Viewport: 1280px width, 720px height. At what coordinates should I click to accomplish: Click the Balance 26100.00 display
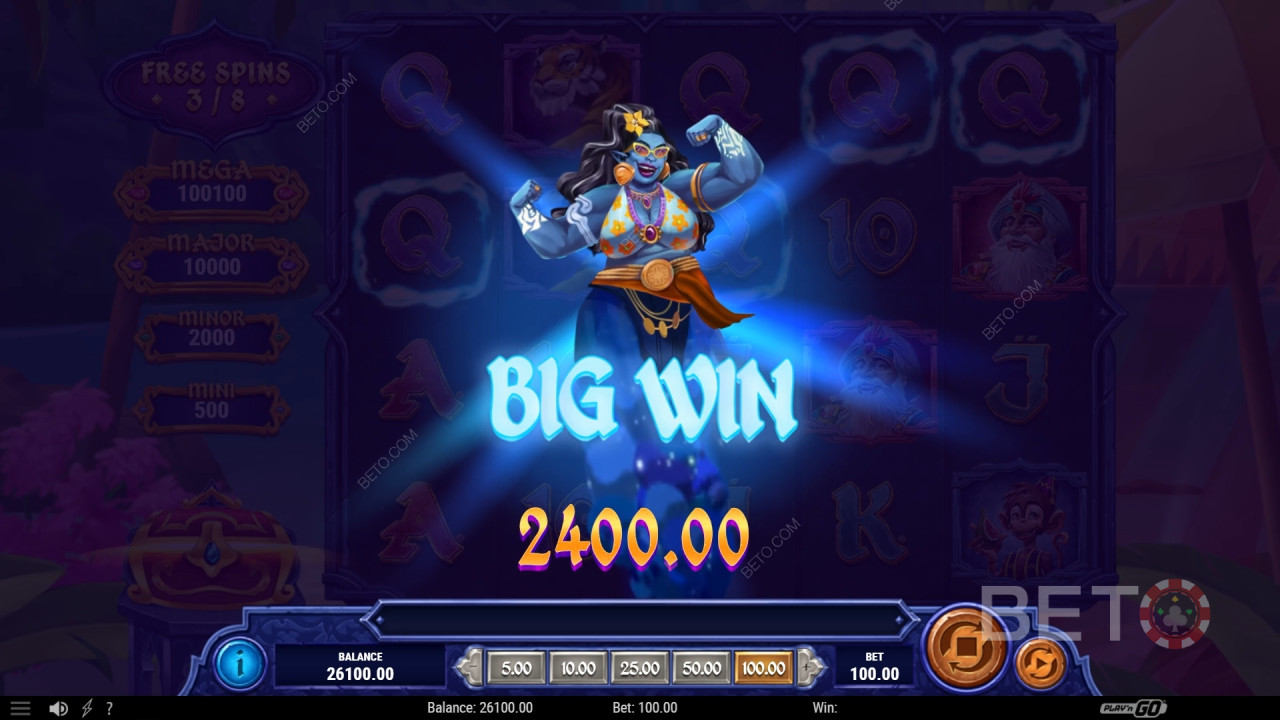(x=358, y=663)
